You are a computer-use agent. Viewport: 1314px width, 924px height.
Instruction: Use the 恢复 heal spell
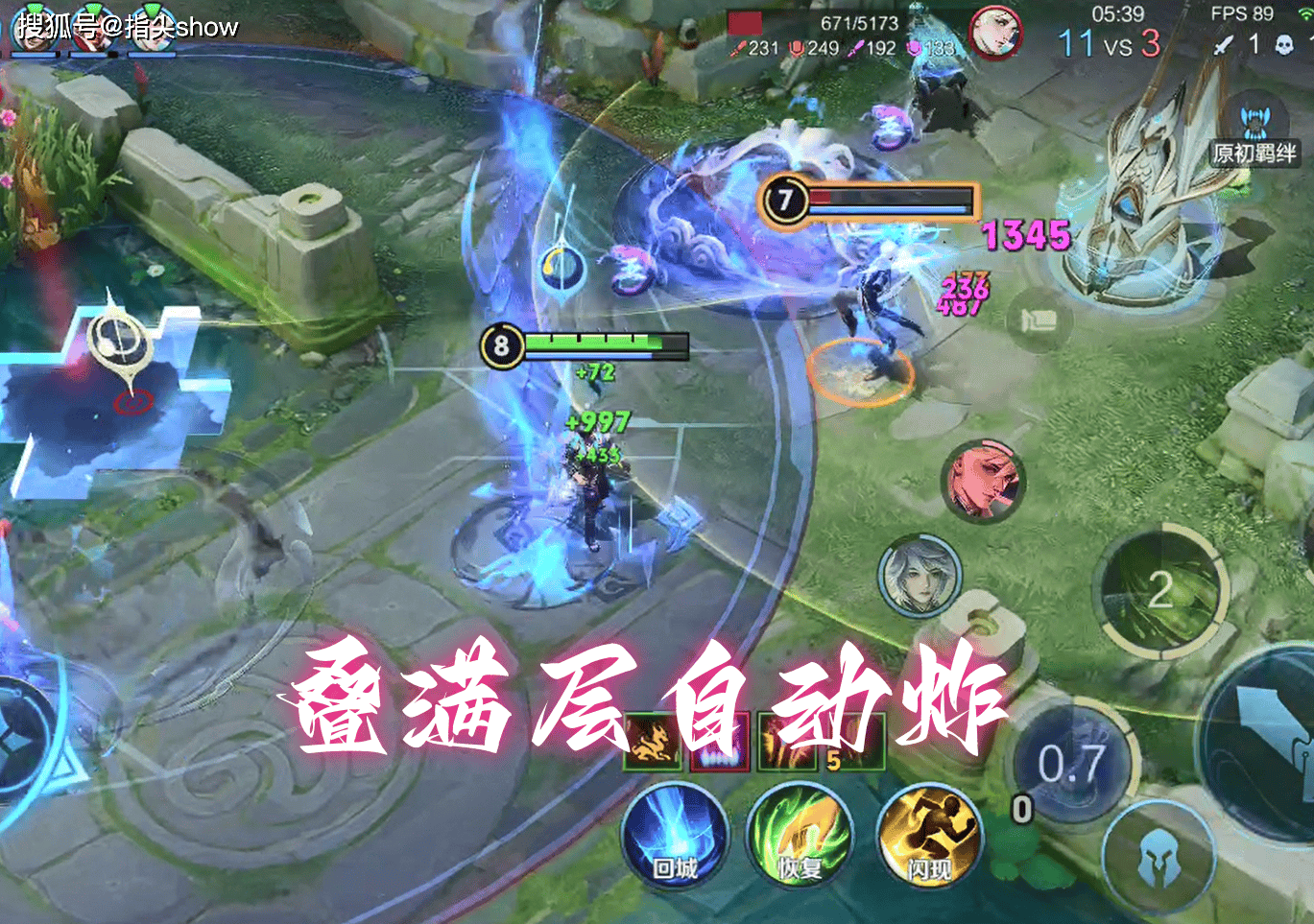(800, 836)
